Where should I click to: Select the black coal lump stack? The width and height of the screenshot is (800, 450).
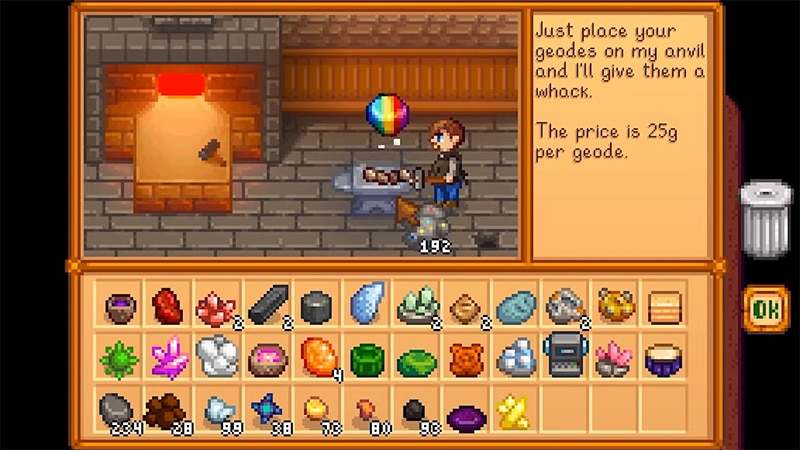pos(415,410)
